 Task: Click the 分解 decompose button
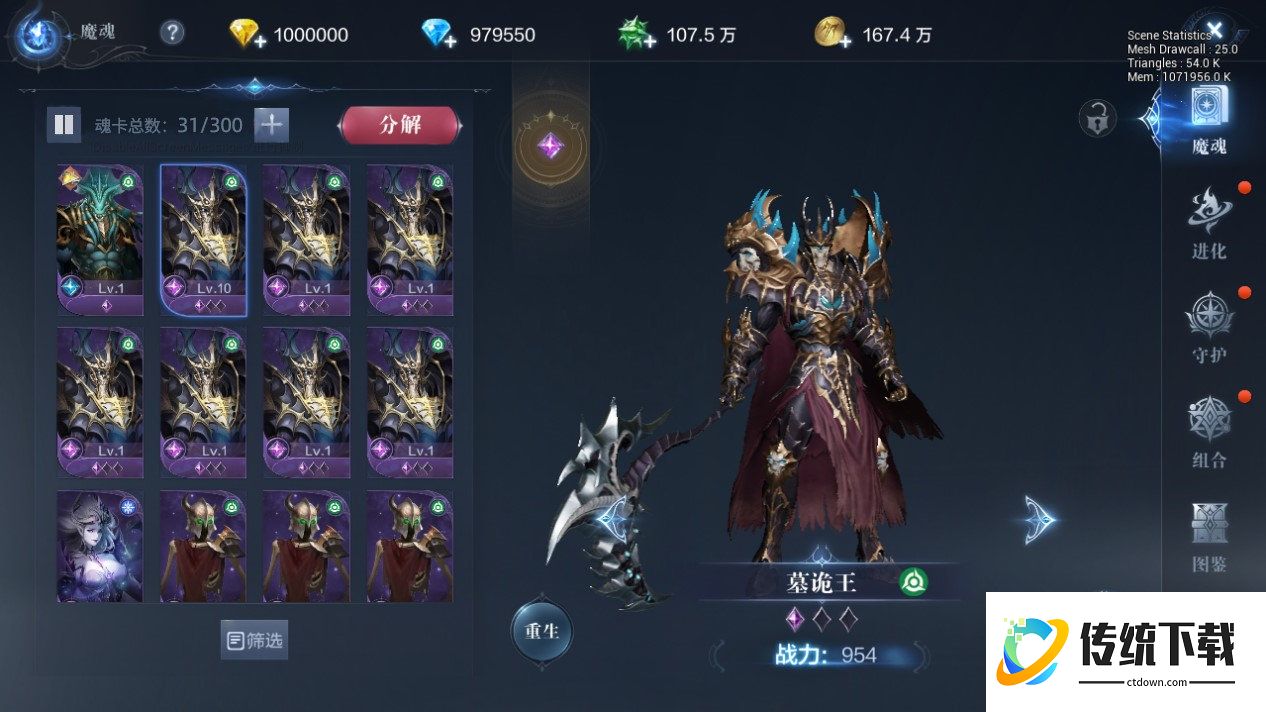pos(400,125)
